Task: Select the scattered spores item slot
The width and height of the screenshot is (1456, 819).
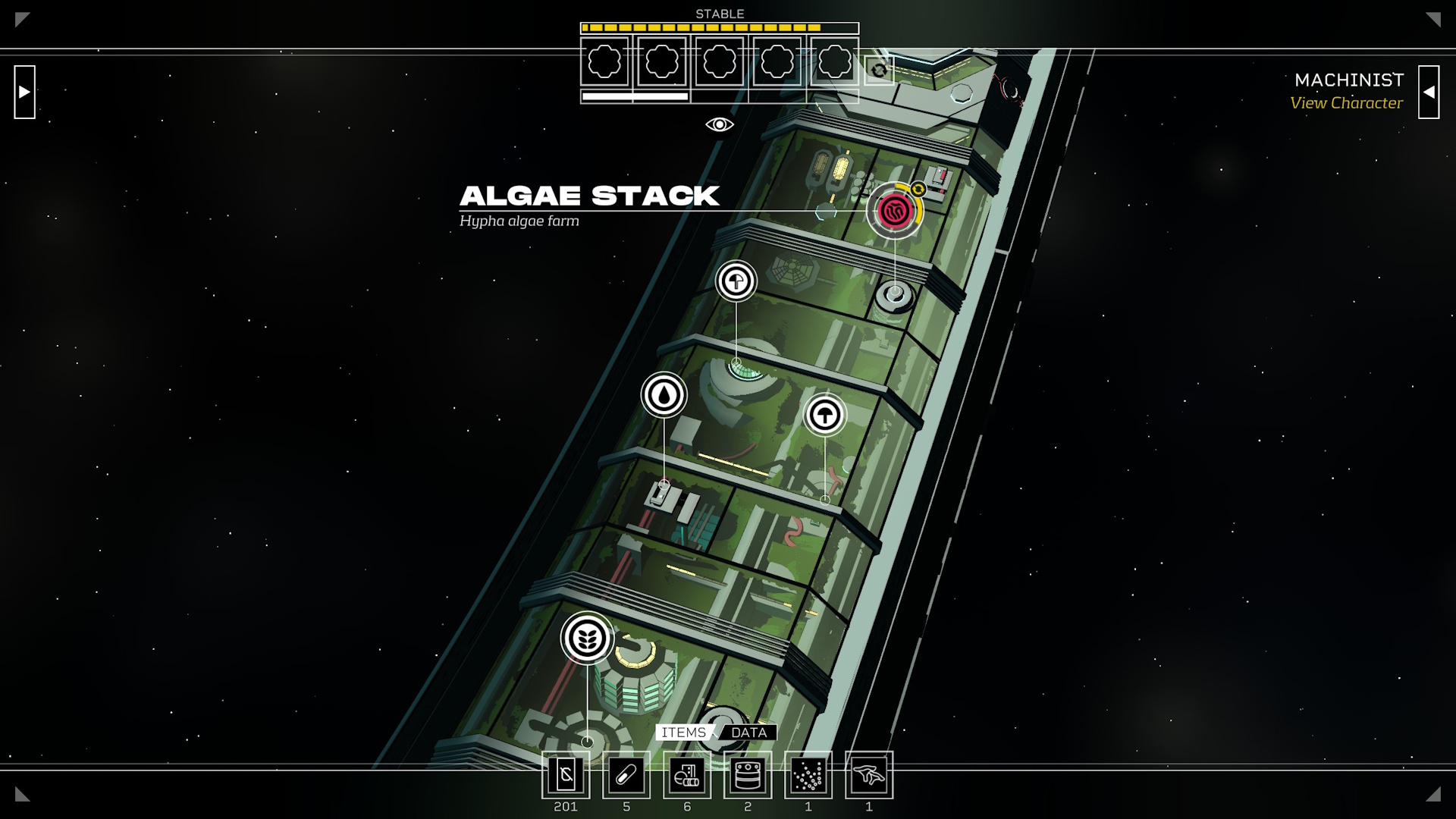Action: pyautogui.click(x=808, y=775)
